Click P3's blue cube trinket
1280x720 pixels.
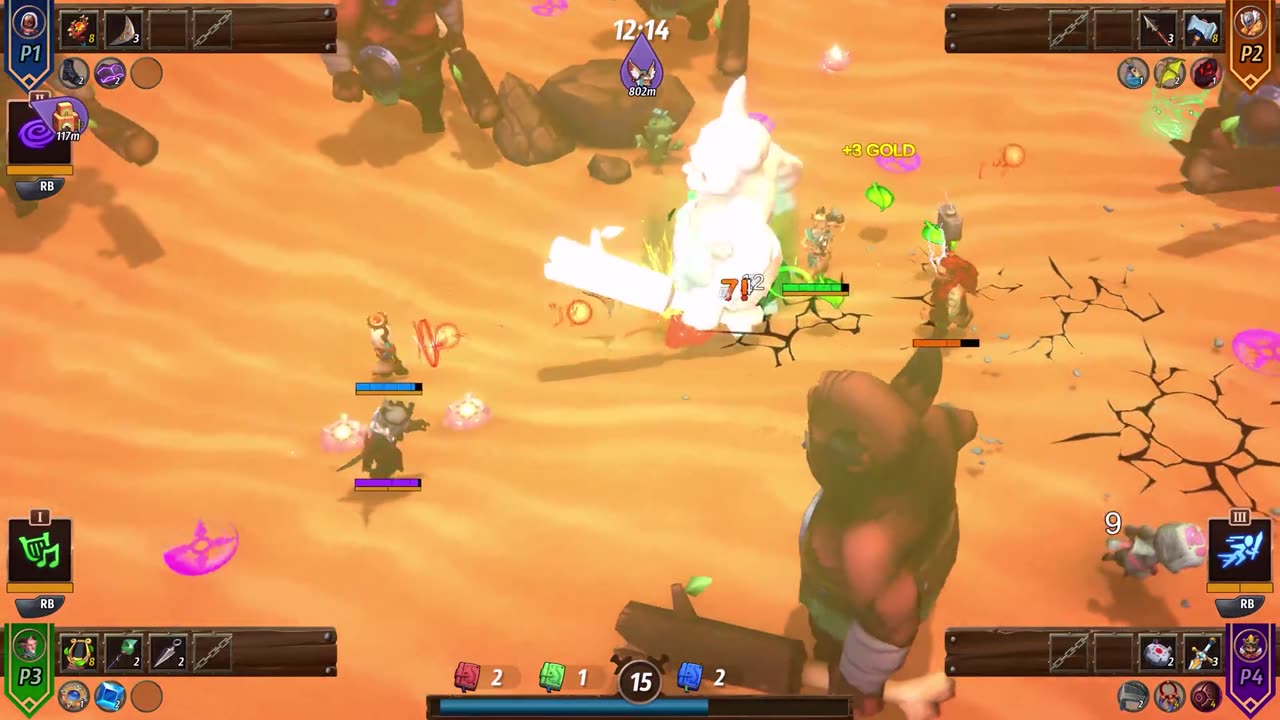click(110, 695)
